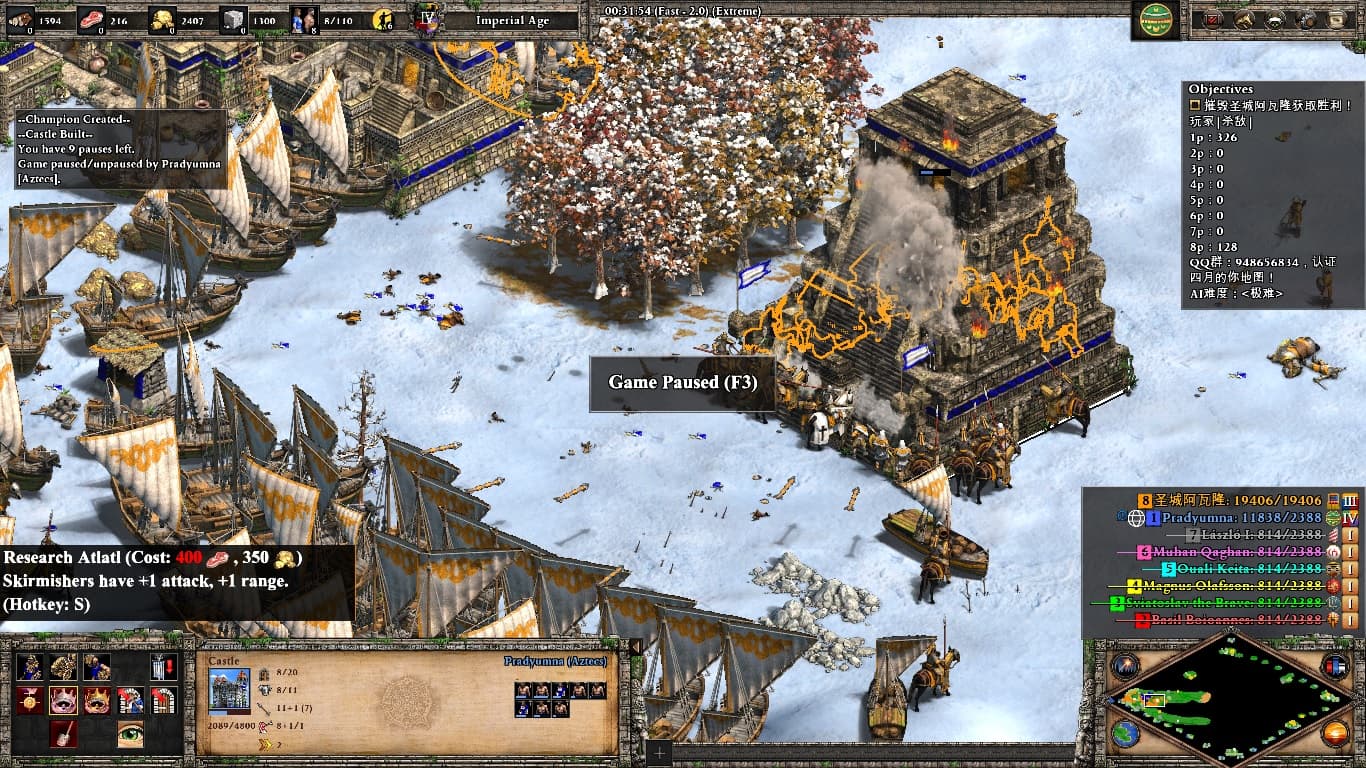Click the green Aztec civilization emblem
Screen dimensions: 1366x768
point(1155,19)
